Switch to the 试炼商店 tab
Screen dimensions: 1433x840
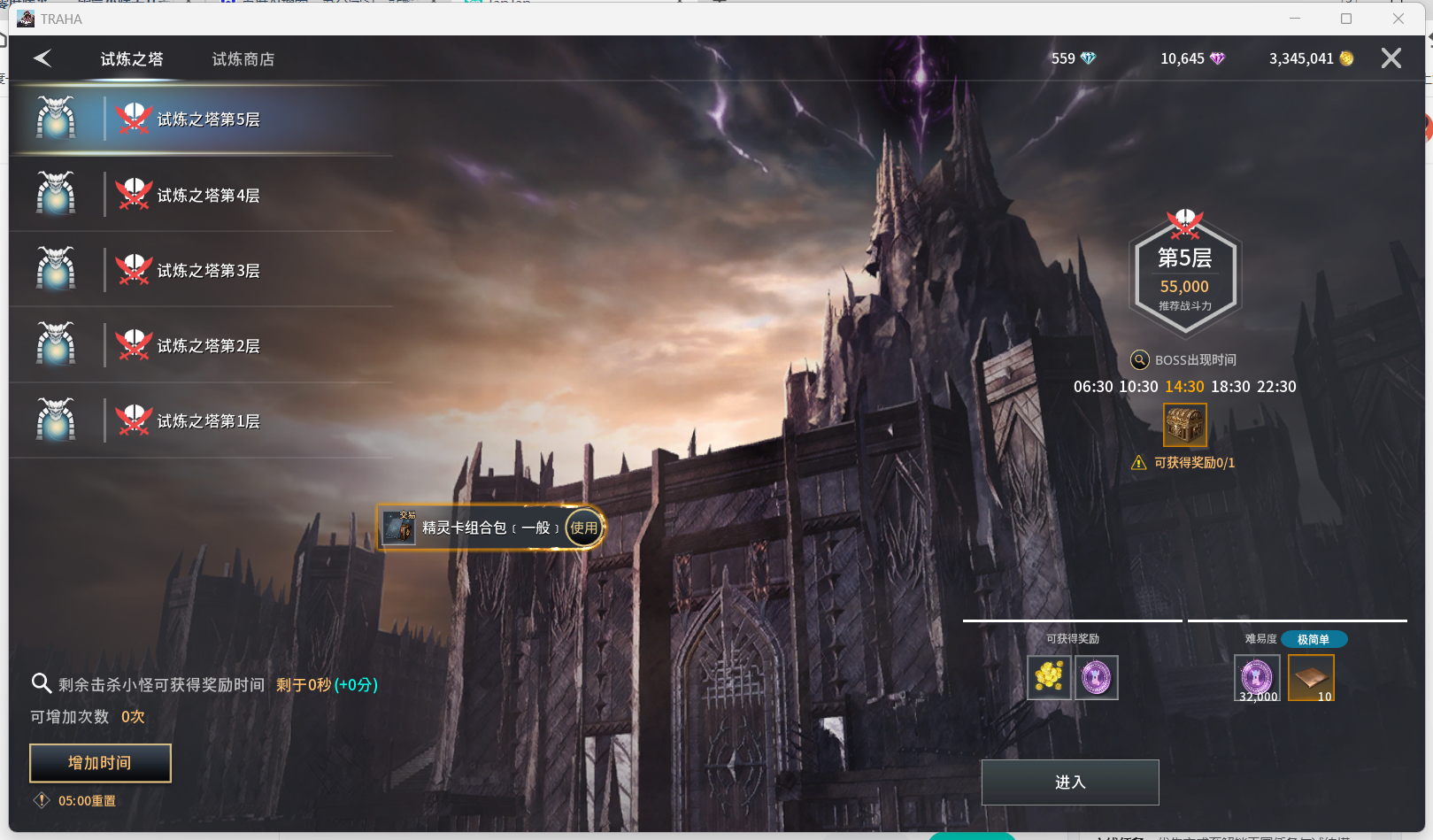[243, 59]
